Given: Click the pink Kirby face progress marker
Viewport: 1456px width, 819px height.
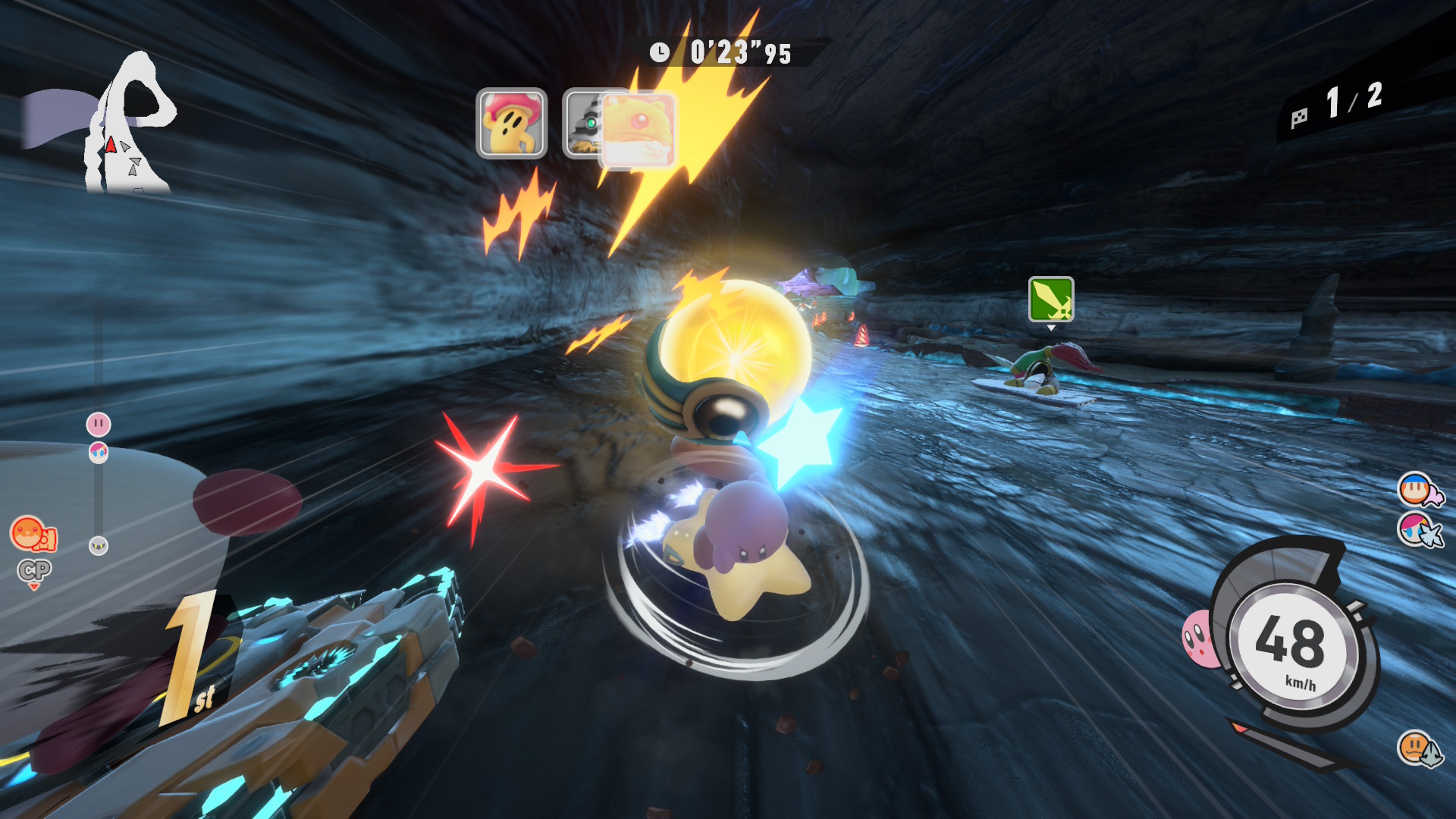Looking at the screenshot, I should (99, 424).
